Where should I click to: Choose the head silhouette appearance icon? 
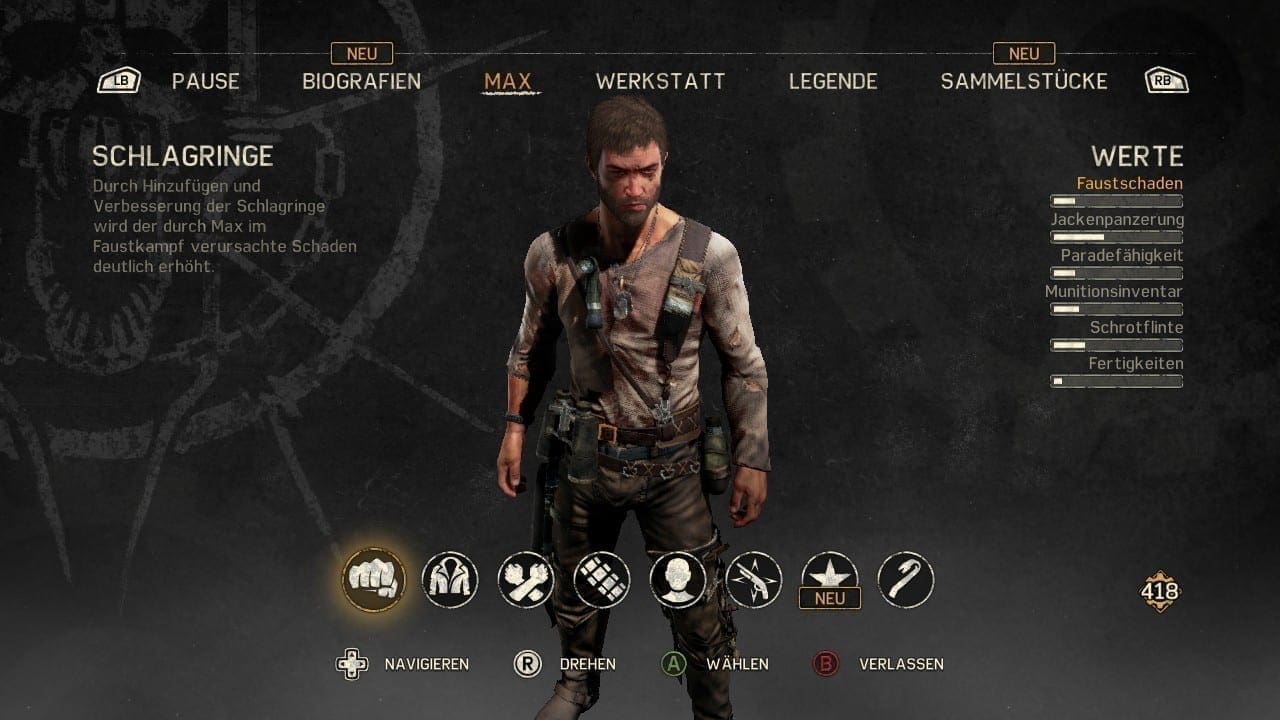point(678,579)
